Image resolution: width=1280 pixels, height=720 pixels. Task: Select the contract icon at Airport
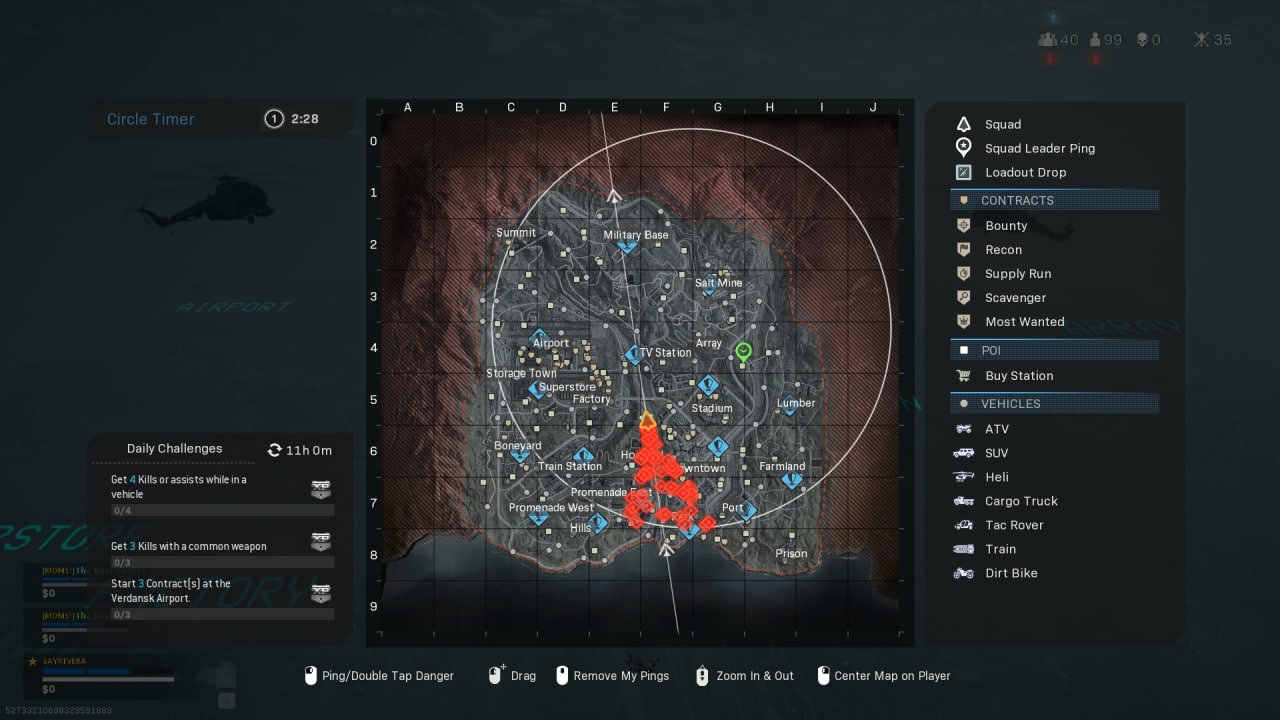coord(539,338)
